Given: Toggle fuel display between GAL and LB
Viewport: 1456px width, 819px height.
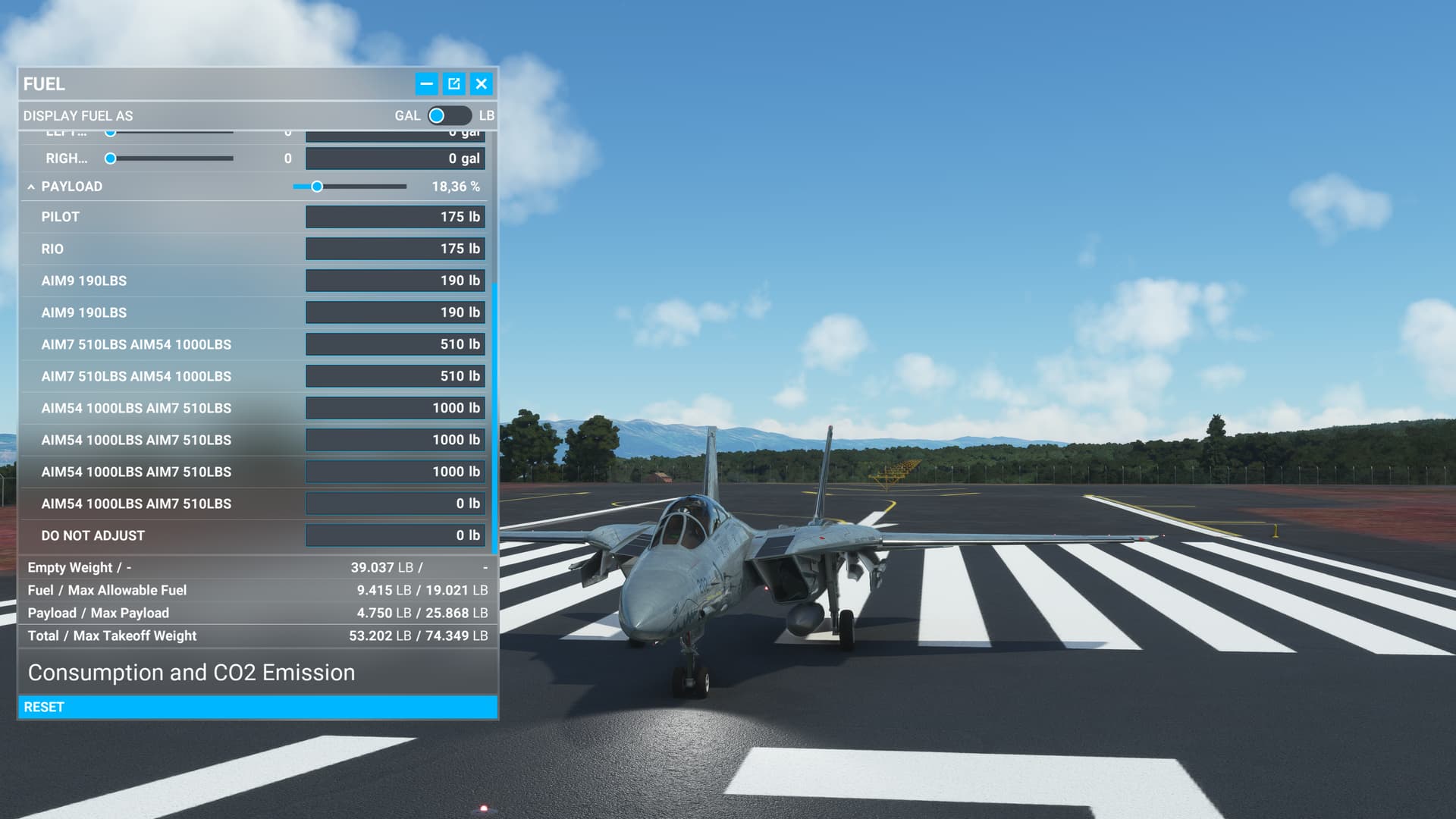Looking at the screenshot, I should (x=448, y=116).
